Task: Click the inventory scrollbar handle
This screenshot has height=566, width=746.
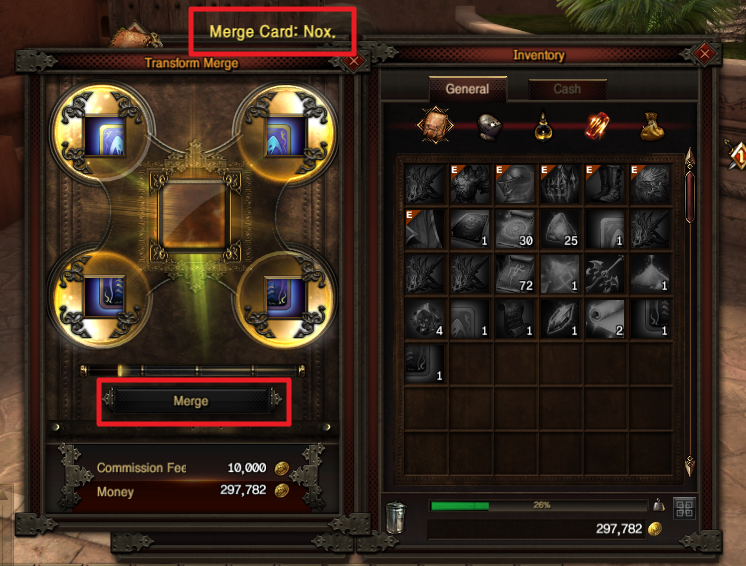Action: pyautogui.click(x=689, y=190)
